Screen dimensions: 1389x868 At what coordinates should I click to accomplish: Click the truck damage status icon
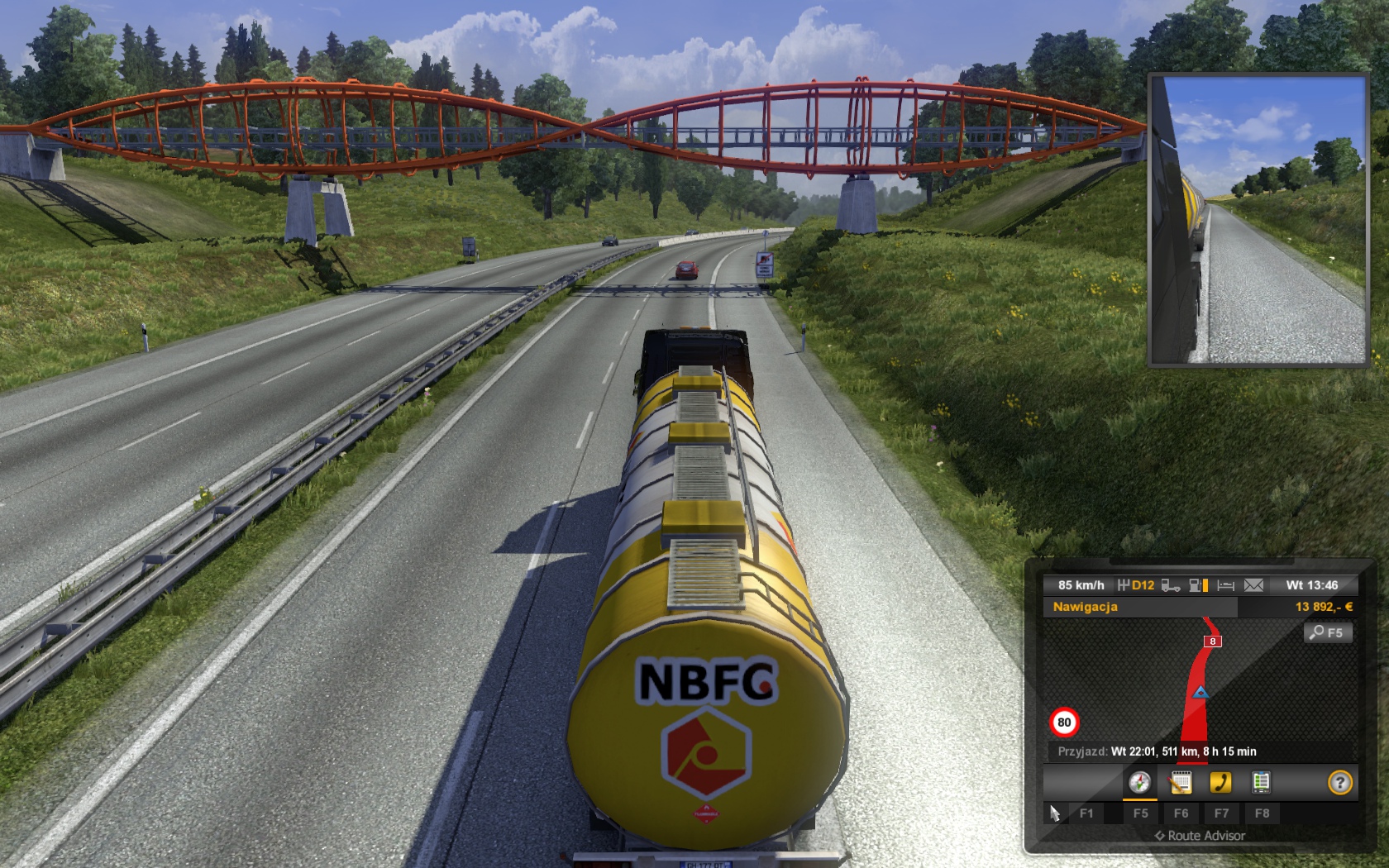(x=1170, y=585)
